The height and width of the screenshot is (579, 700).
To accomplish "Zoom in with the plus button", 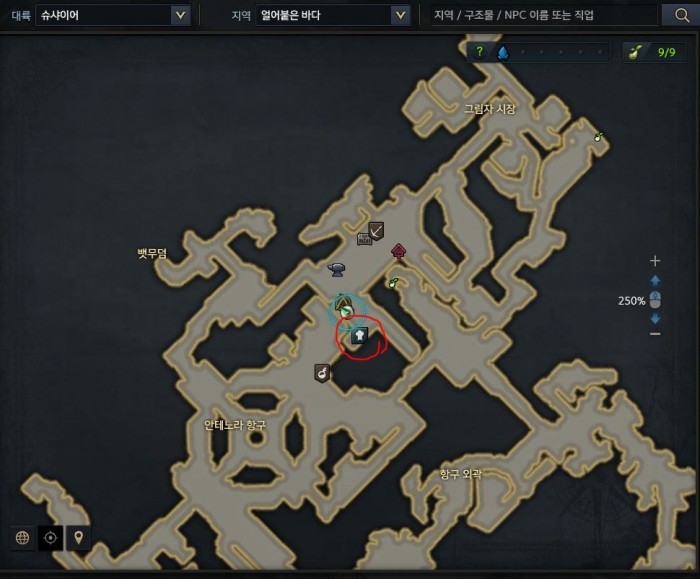I will (x=655, y=261).
